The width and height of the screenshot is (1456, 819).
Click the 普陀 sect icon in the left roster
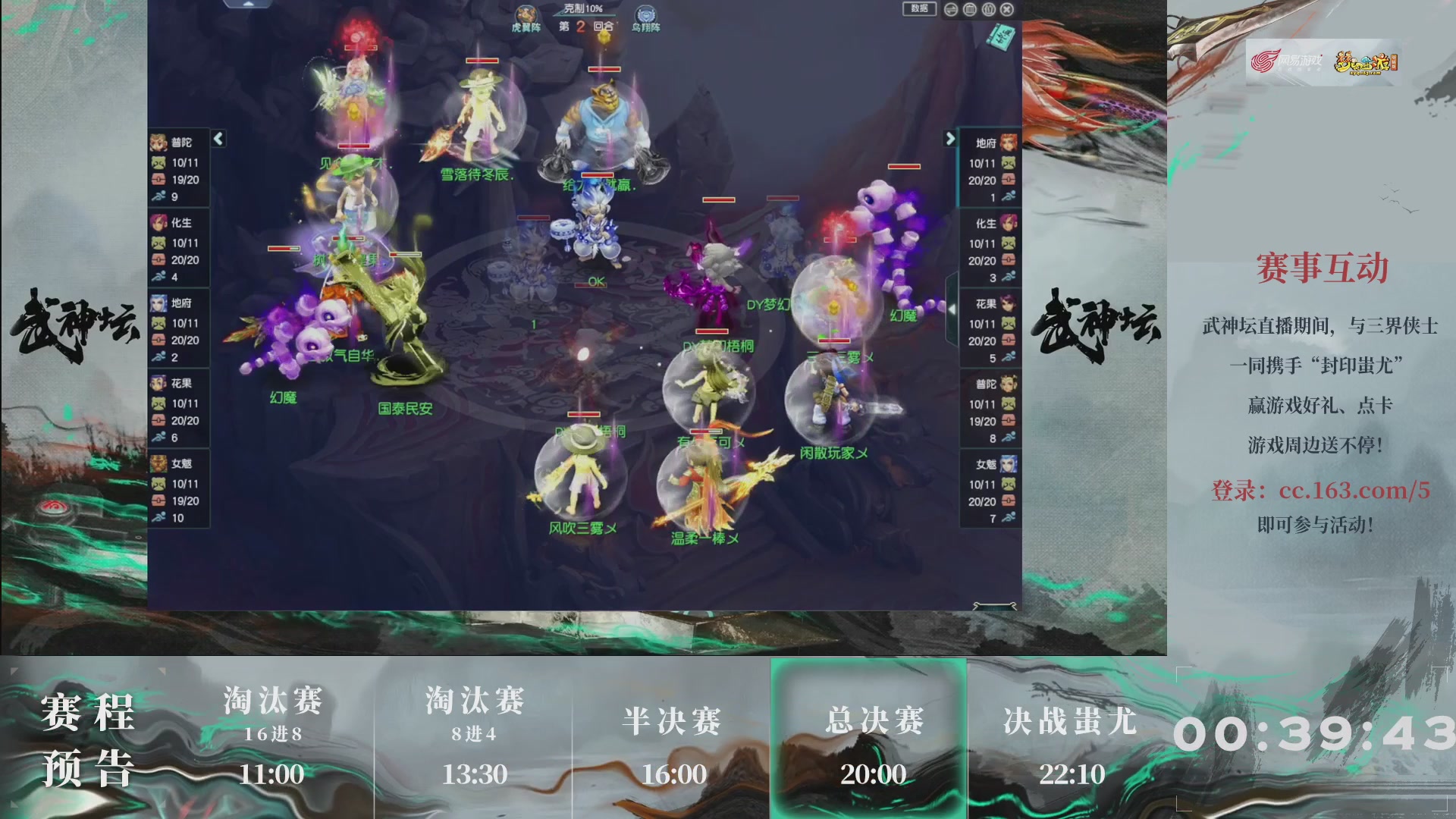pyautogui.click(x=158, y=143)
